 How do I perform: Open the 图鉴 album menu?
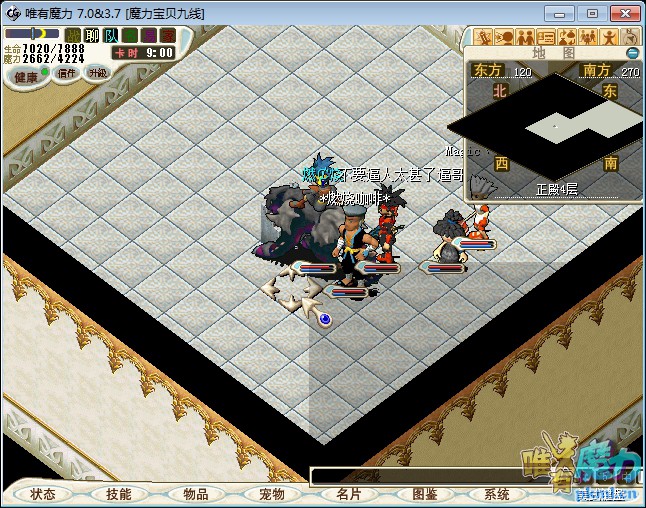click(x=424, y=494)
